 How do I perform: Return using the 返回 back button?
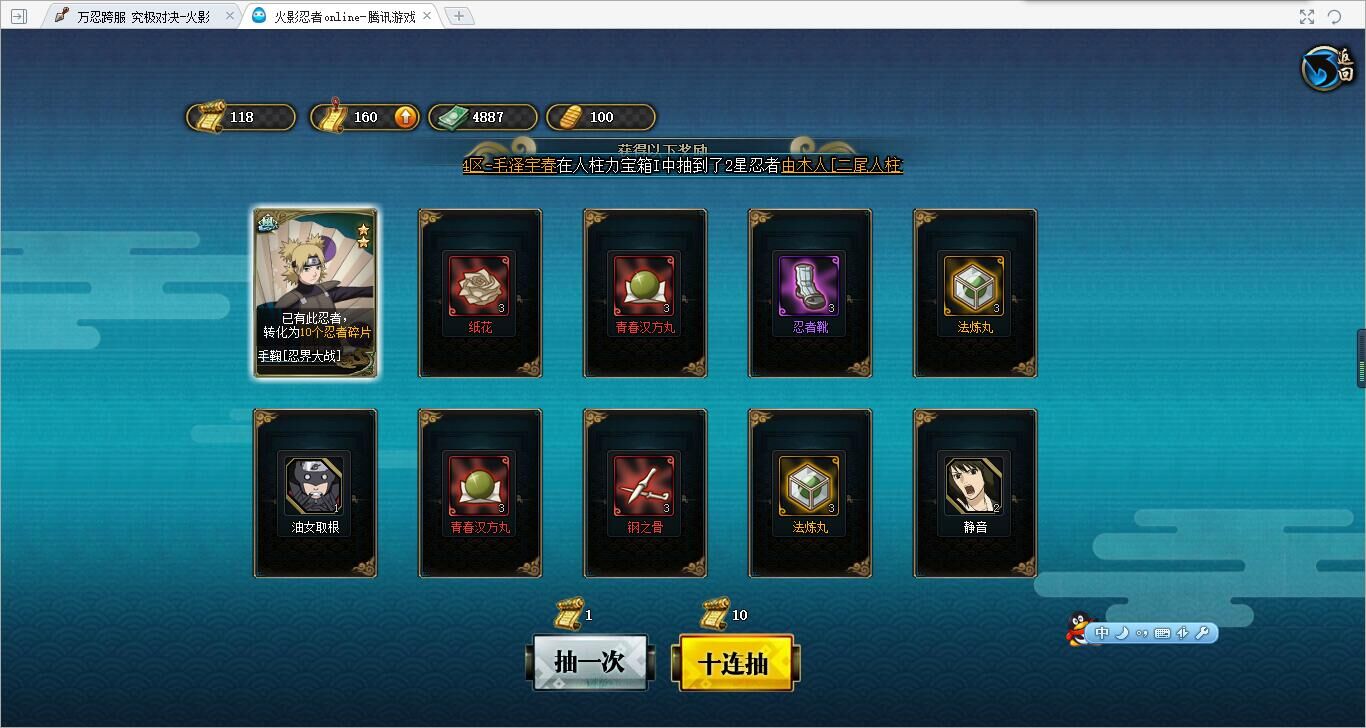pos(1327,68)
